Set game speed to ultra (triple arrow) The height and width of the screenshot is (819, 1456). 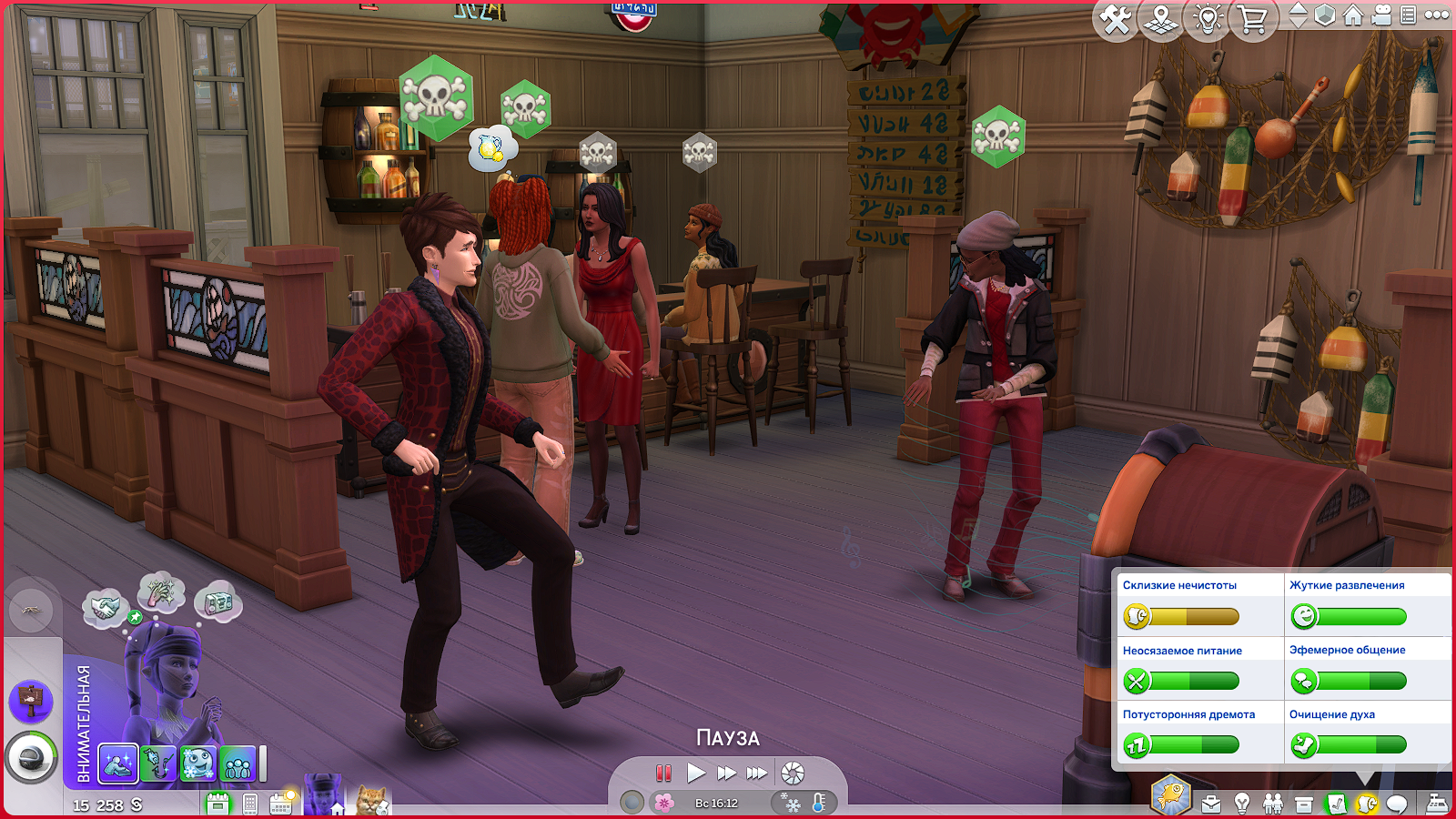tap(757, 773)
